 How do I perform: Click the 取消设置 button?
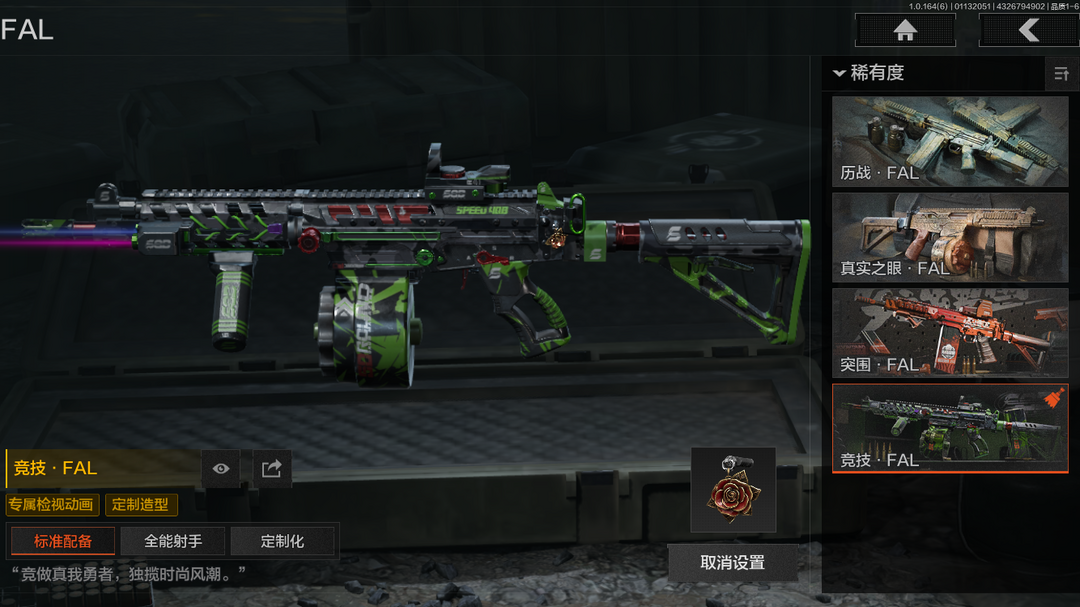coord(733,563)
